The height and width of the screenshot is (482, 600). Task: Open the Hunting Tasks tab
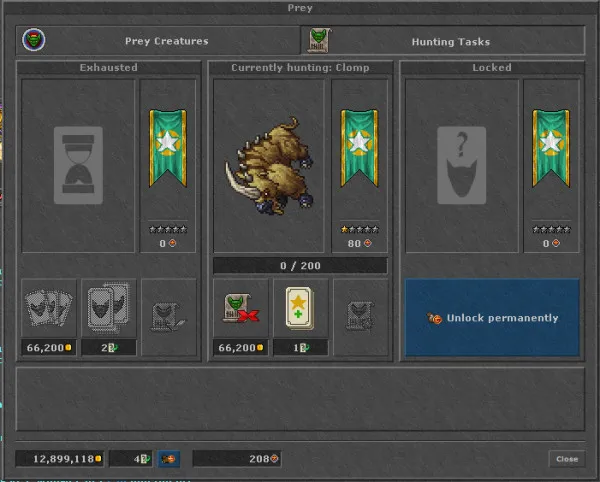coord(443,41)
